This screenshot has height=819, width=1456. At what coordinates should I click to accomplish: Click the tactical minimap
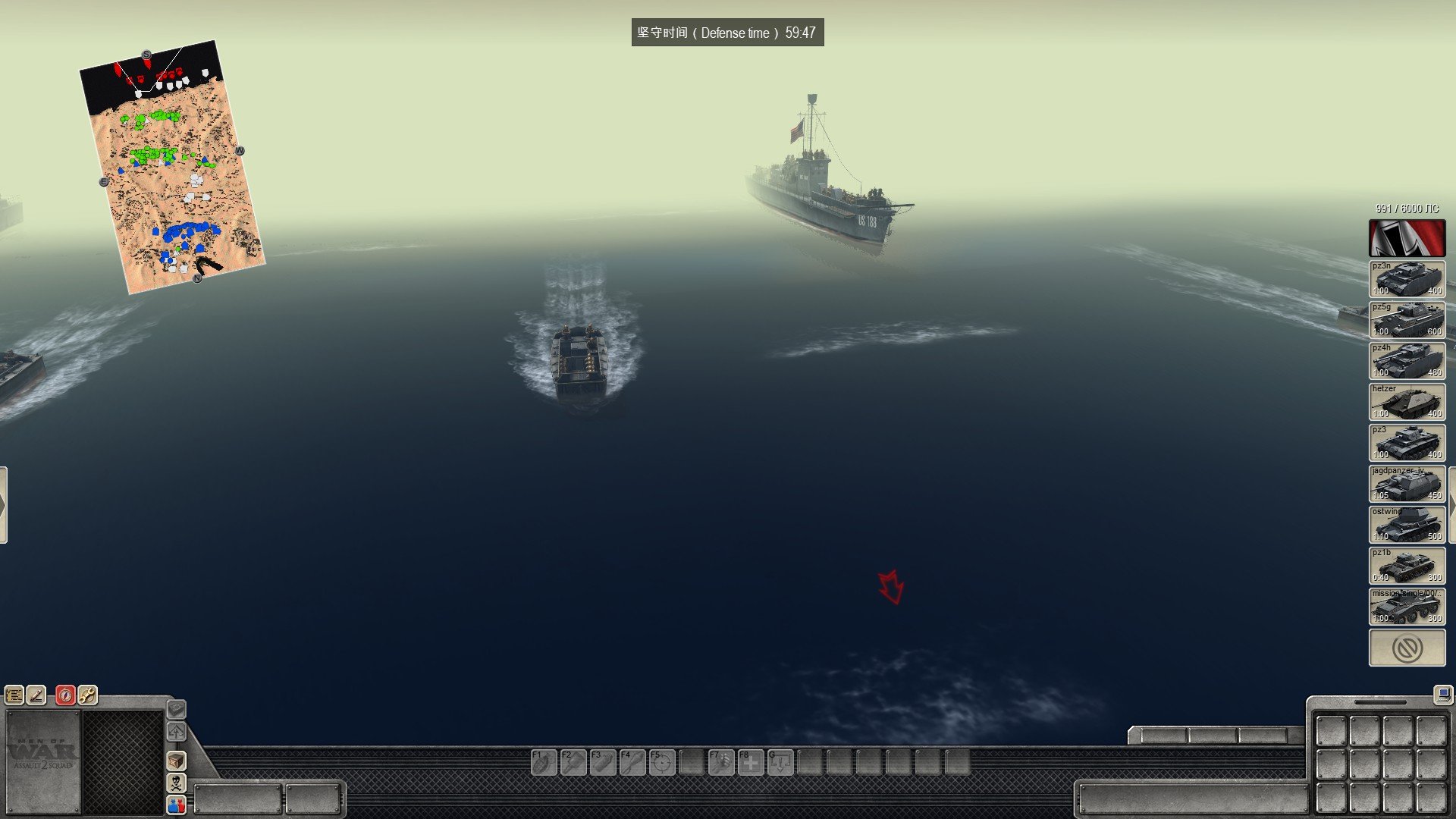pos(172,168)
